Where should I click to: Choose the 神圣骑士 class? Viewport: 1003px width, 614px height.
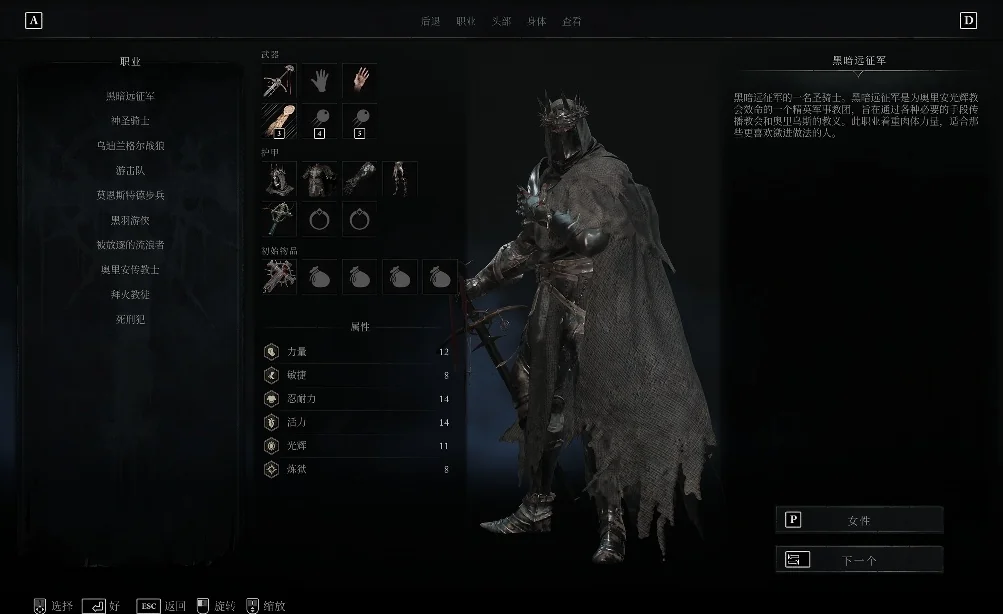coord(131,121)
